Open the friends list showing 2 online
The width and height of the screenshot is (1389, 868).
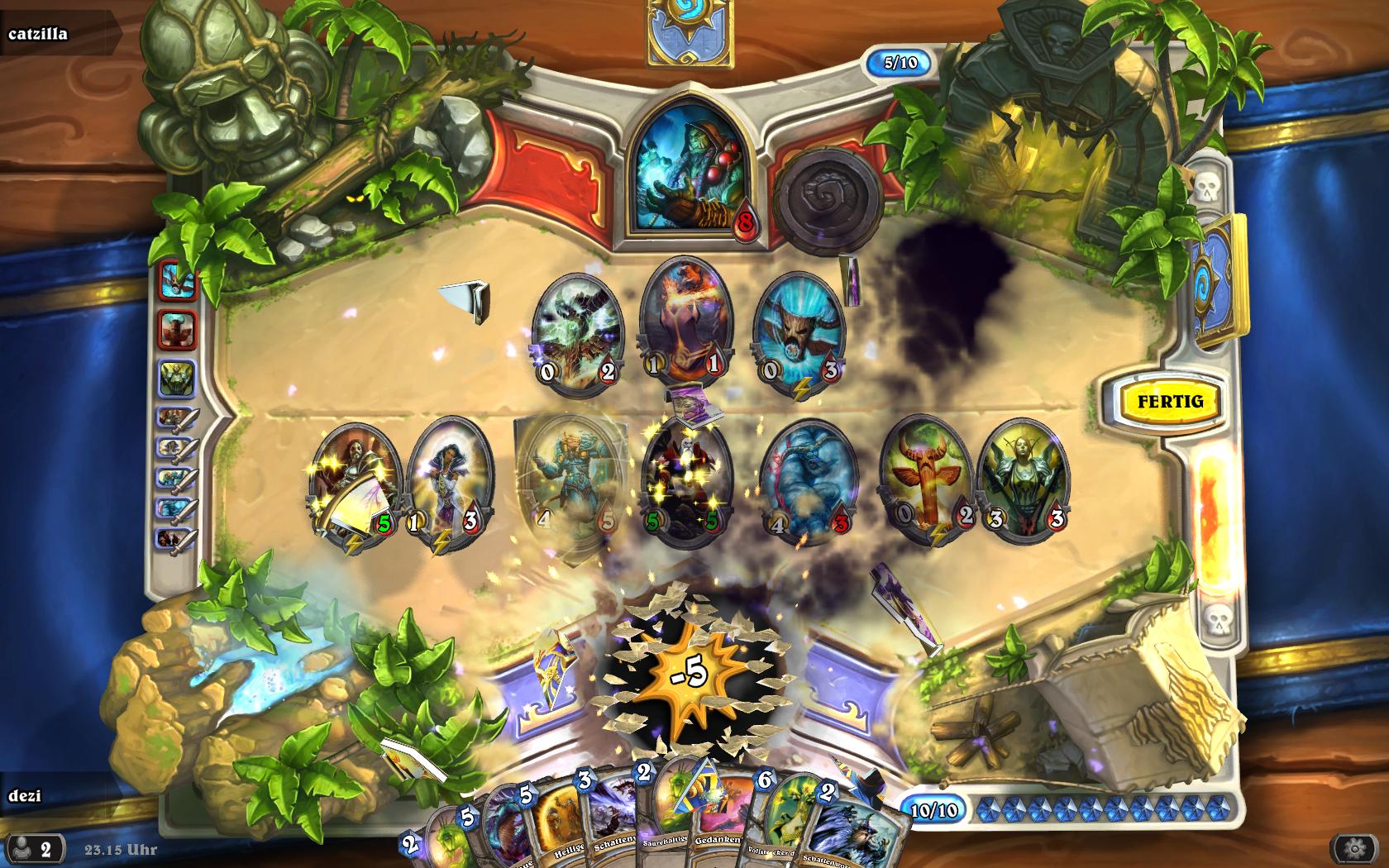(36, 848)
